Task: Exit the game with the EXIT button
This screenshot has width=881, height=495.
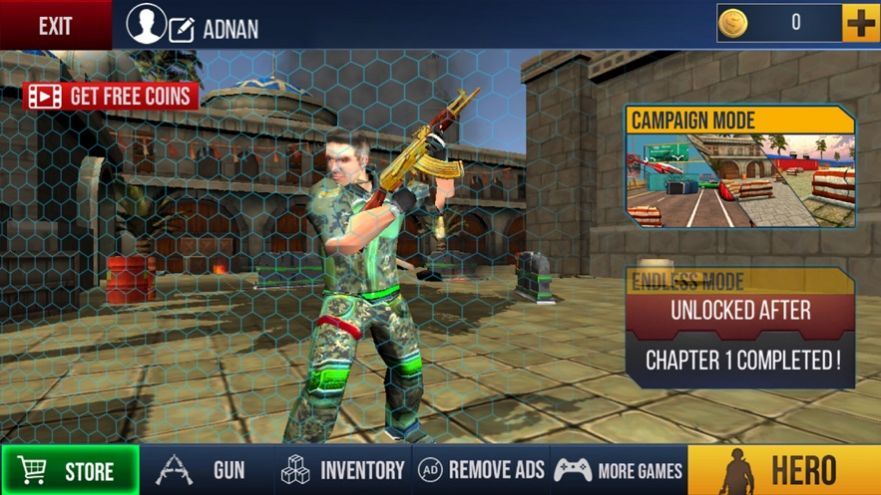Action: [x=55, y=26]
